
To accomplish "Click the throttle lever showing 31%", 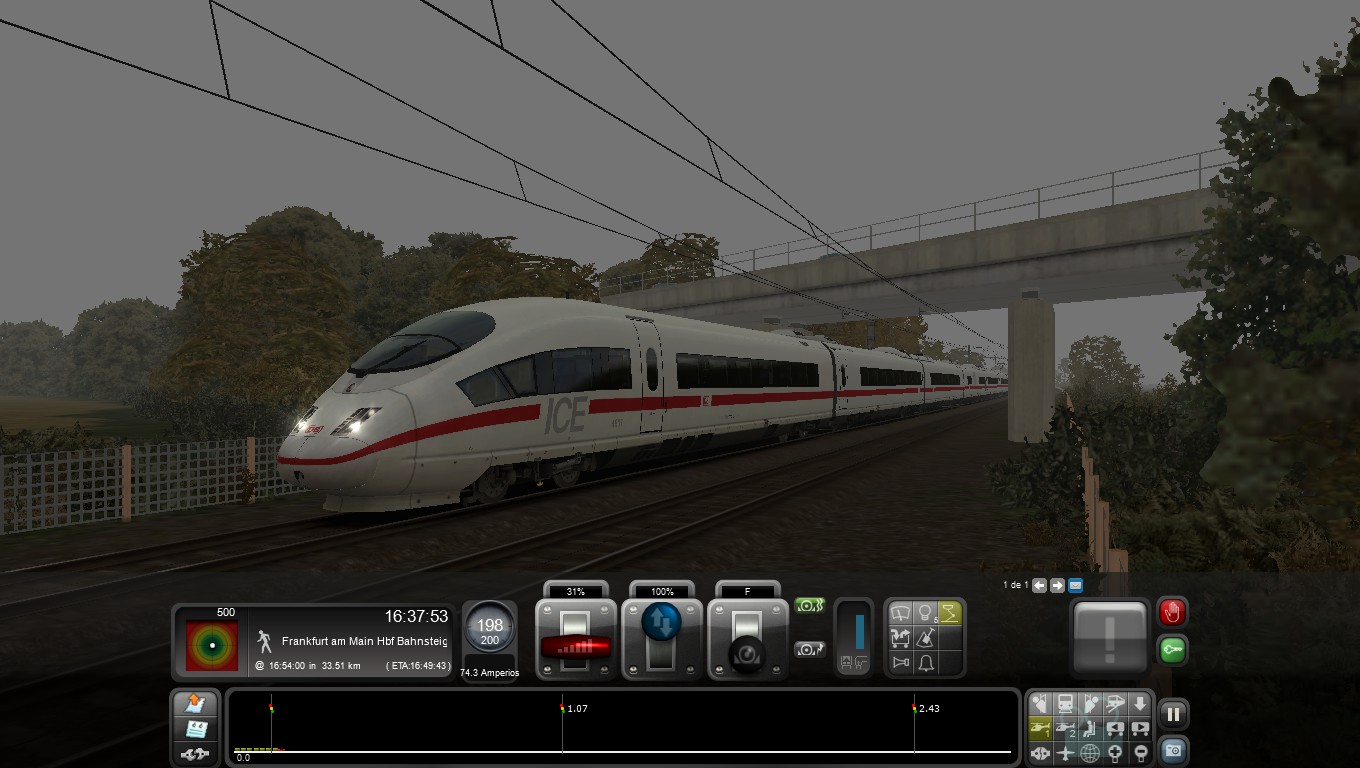I will pos(577,645).
